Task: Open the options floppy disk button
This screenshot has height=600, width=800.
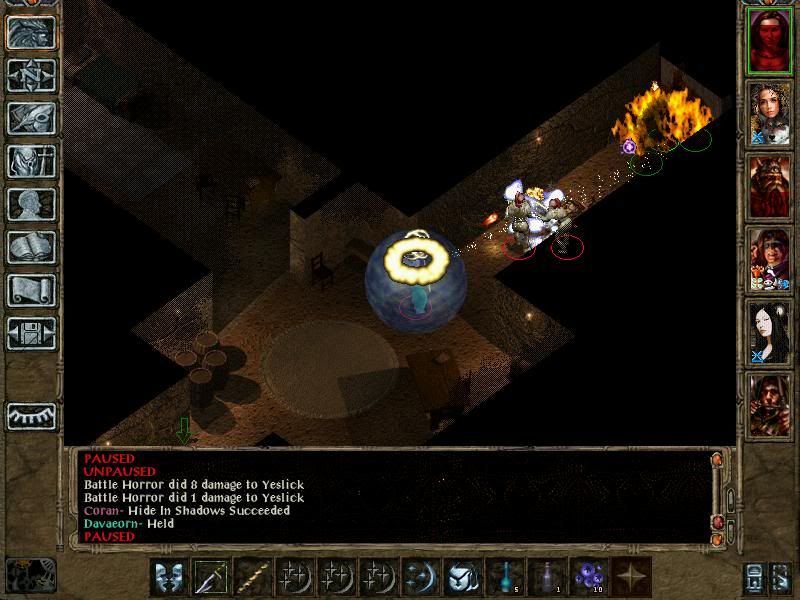Action: (31, 333)
